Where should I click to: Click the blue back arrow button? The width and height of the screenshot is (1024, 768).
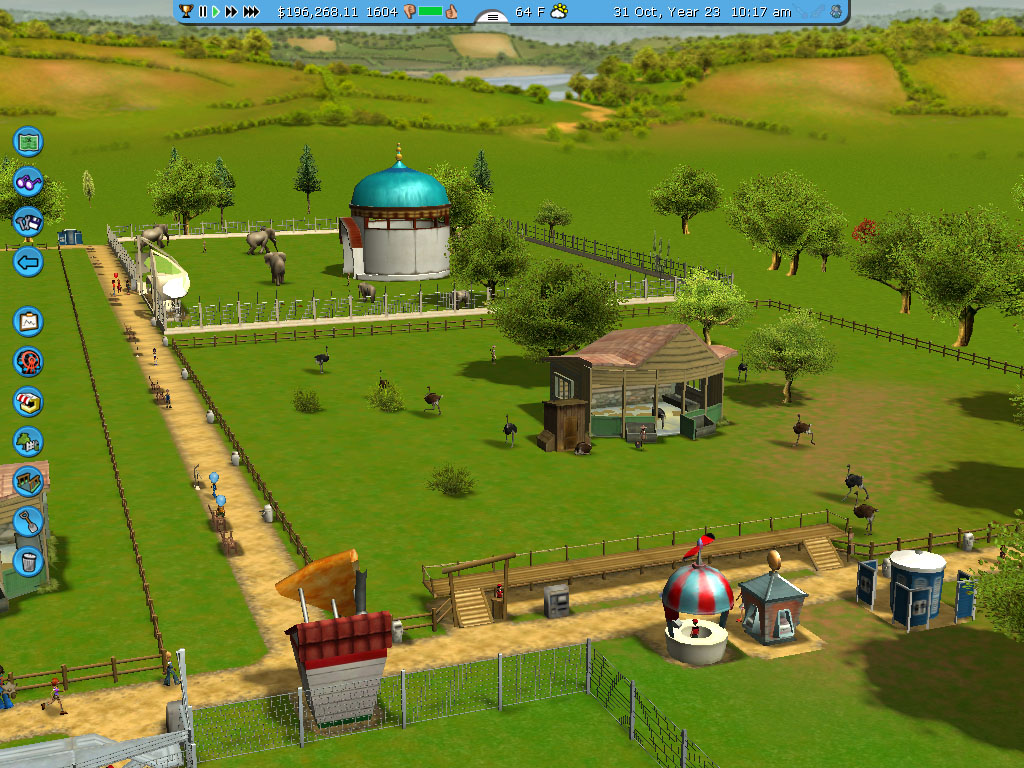tap(28, 263)
